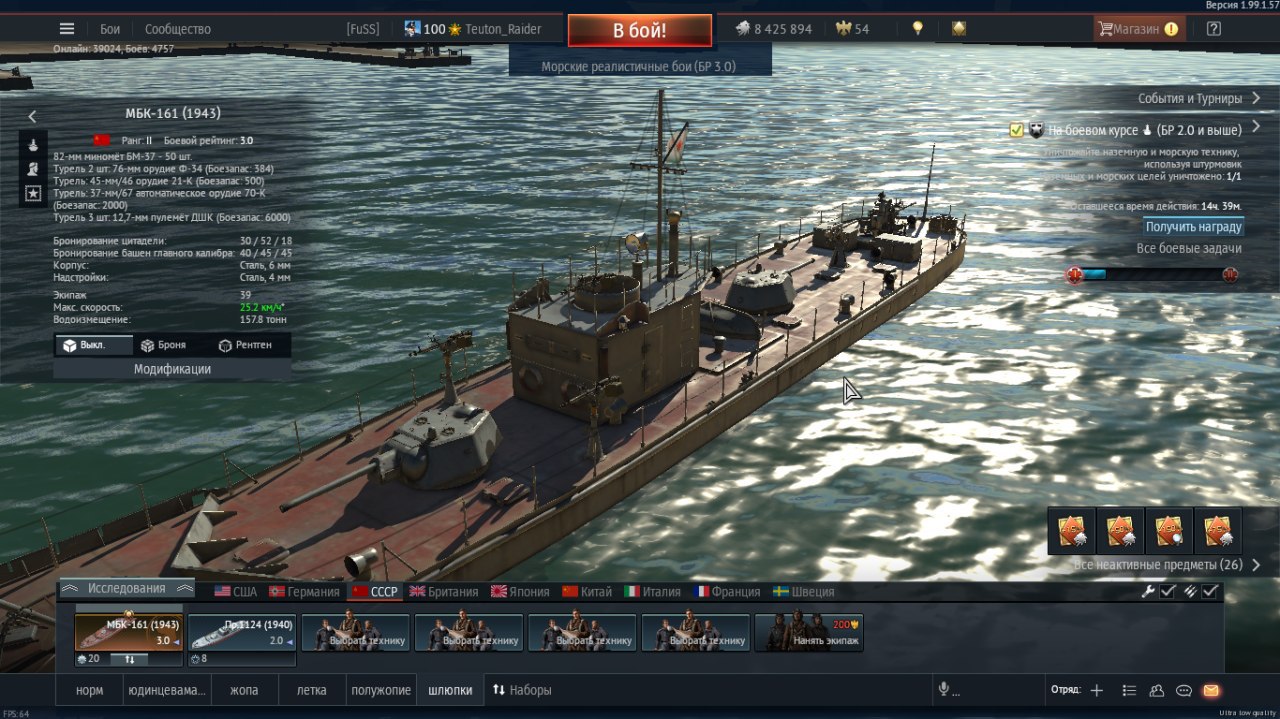Open the Исследования research tree
Viewport: 1280px width, 719px height.
pos(126,588)
